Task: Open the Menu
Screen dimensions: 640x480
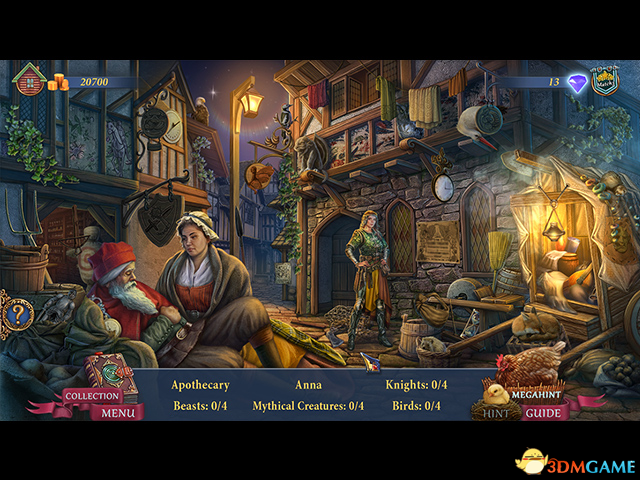Action: coord(118,412)
